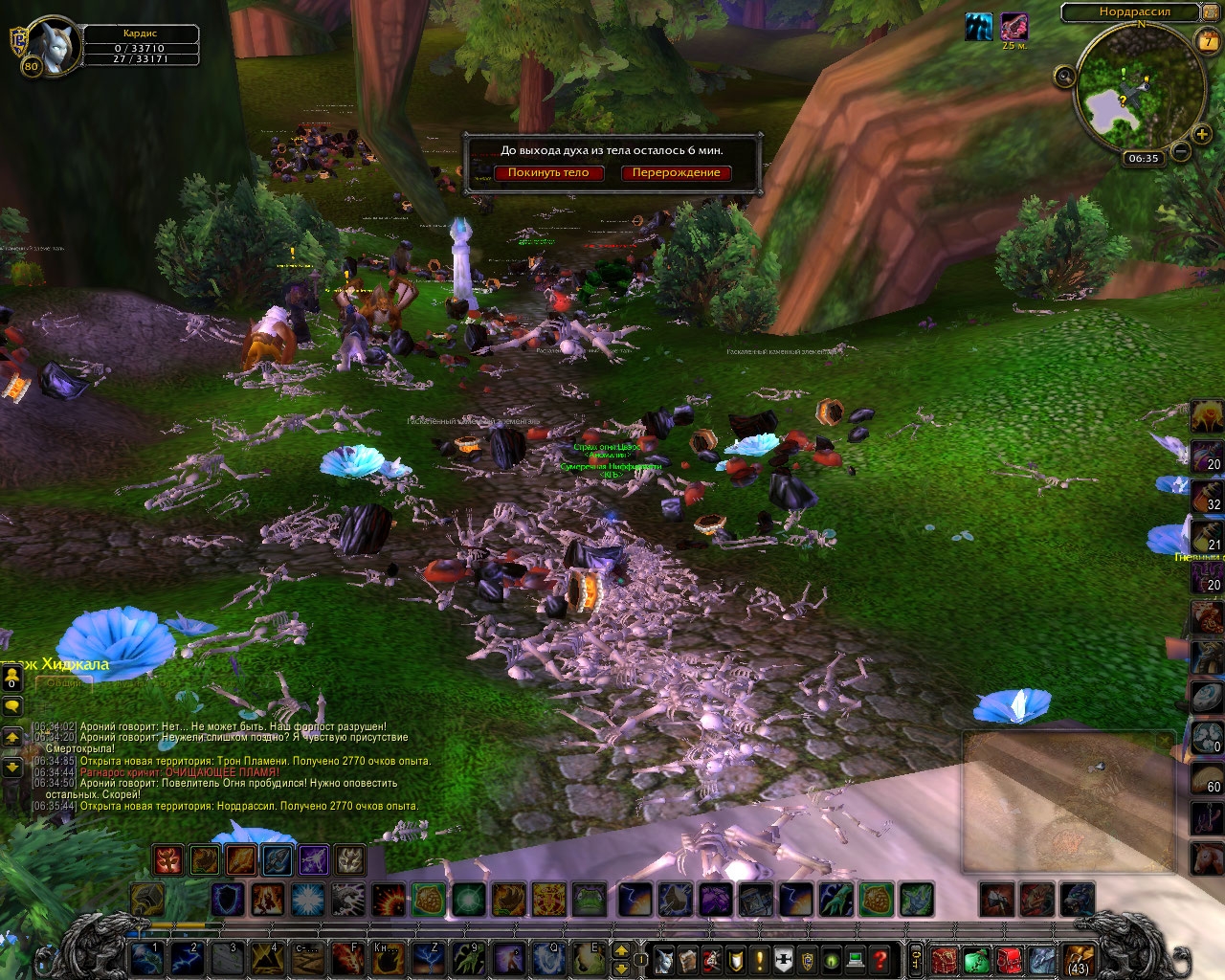
Task: Open the keyring button
Action: 916,958
